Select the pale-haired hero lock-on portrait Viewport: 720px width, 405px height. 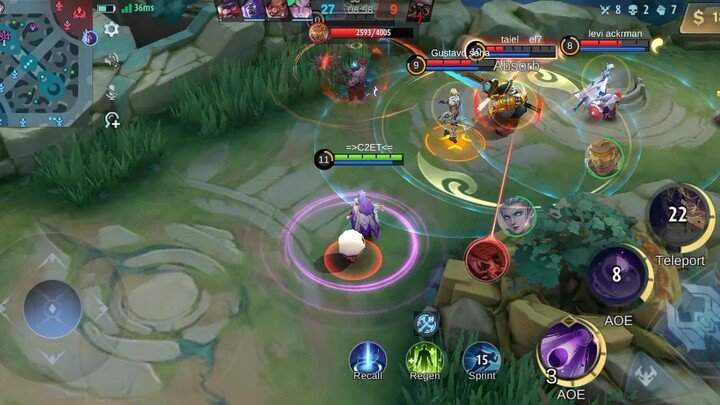tap(515, 216)
